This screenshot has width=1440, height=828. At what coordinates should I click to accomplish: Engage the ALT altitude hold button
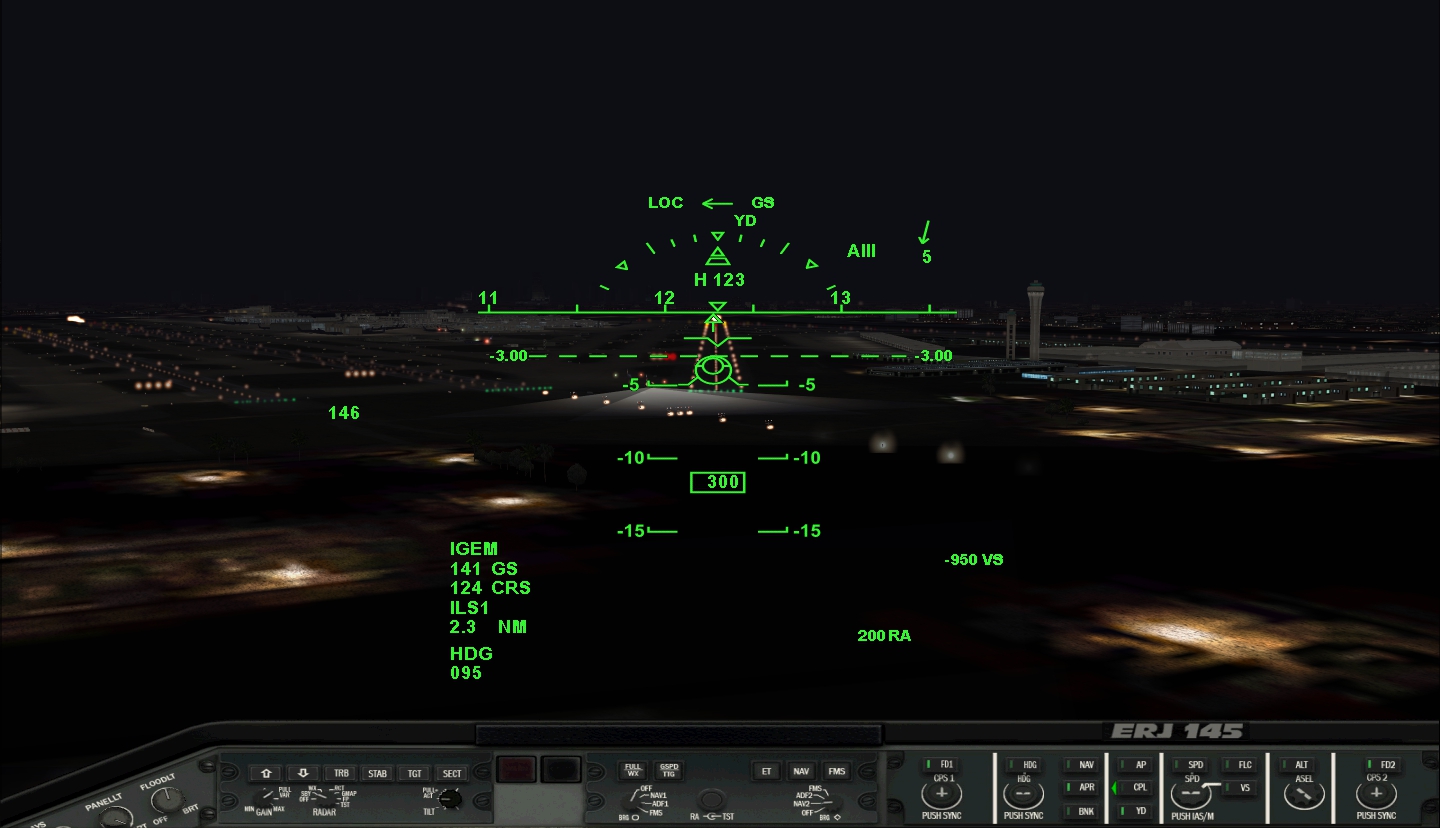click(x=1298, y=765)
